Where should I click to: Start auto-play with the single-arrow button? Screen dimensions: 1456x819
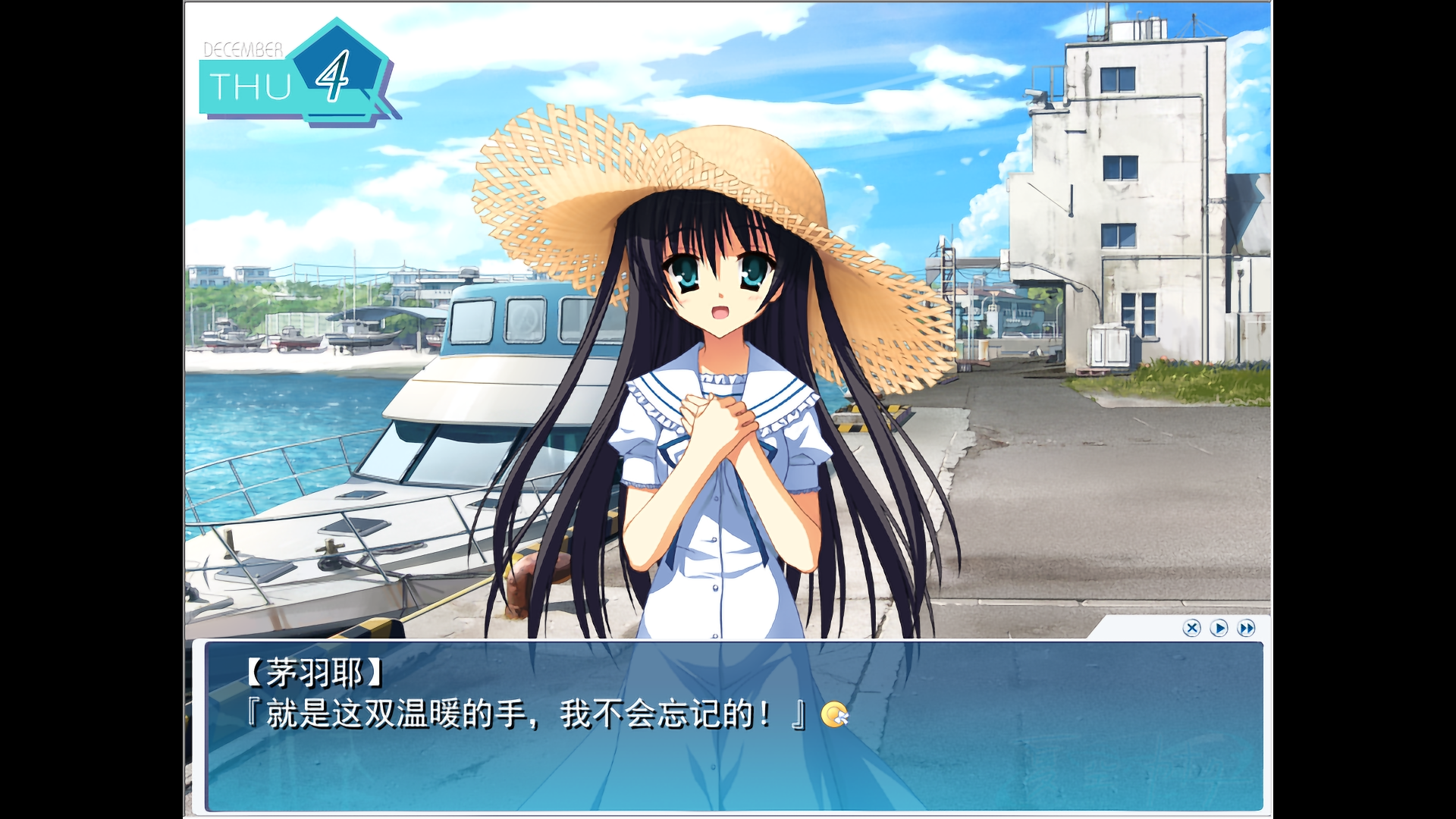pyautogui.click(x=1219, y=628)
